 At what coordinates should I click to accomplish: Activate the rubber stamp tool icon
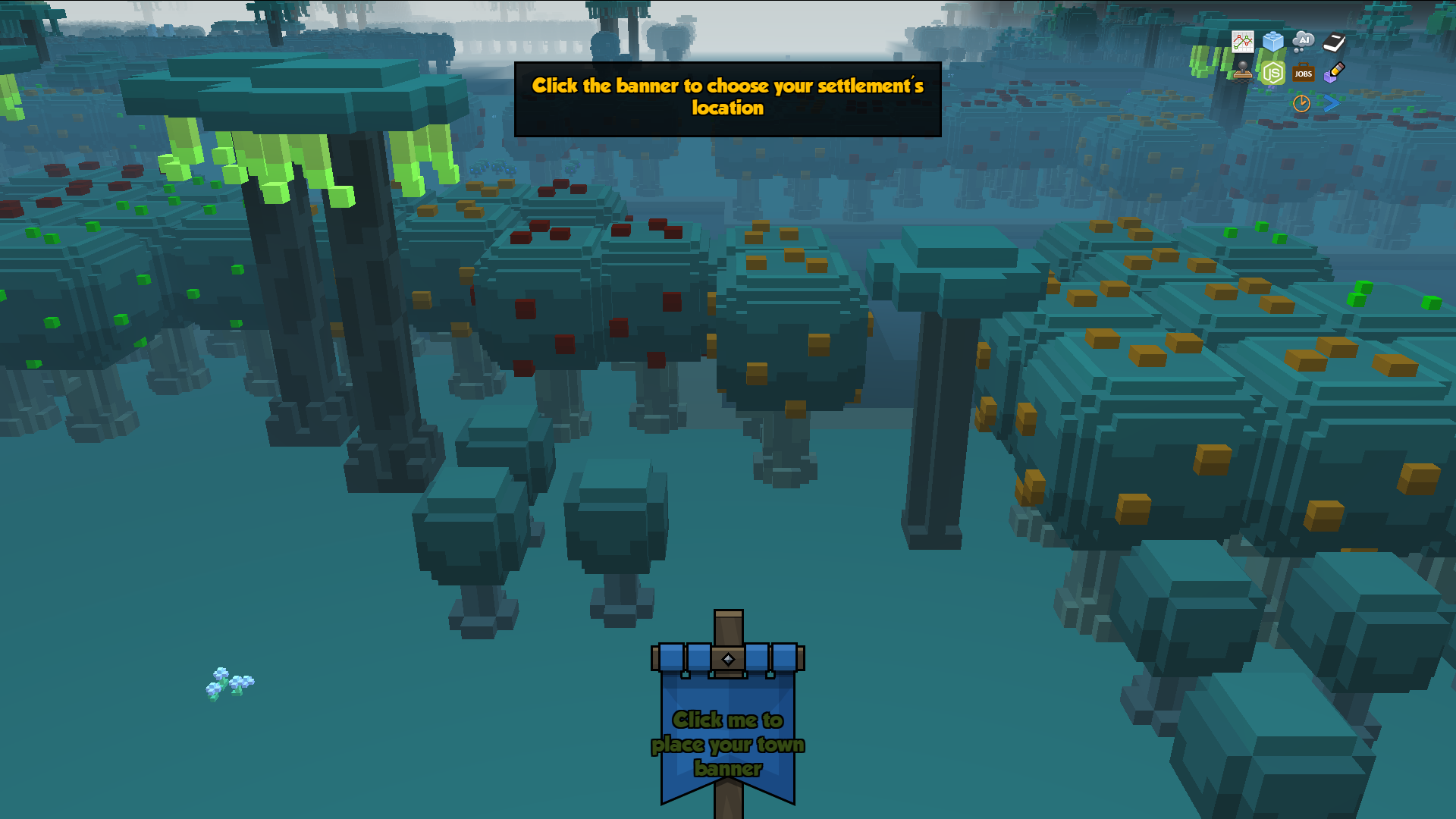point(1242,72)
